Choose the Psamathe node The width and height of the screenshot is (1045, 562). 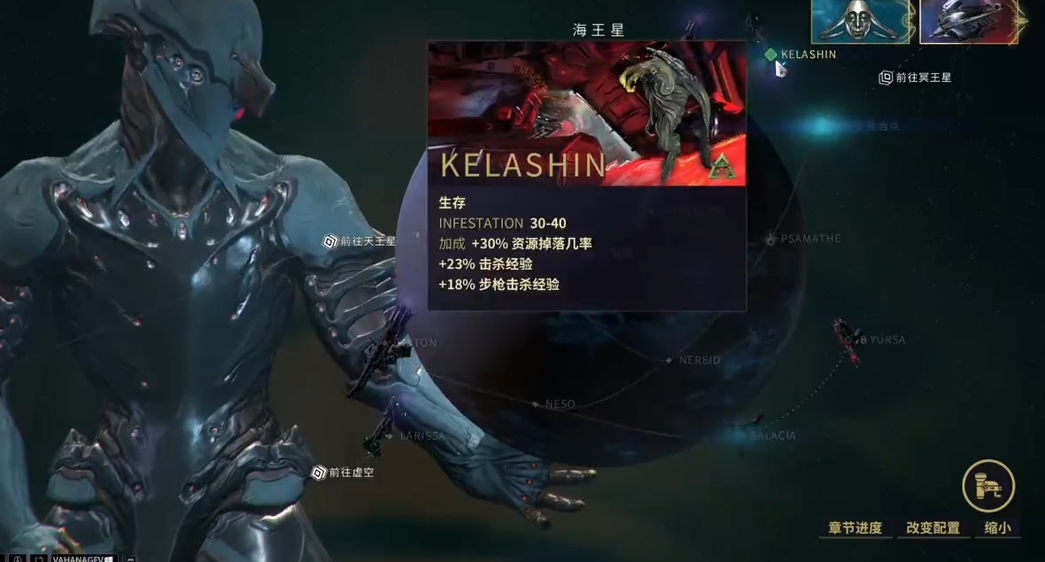(x=771, y=239)
